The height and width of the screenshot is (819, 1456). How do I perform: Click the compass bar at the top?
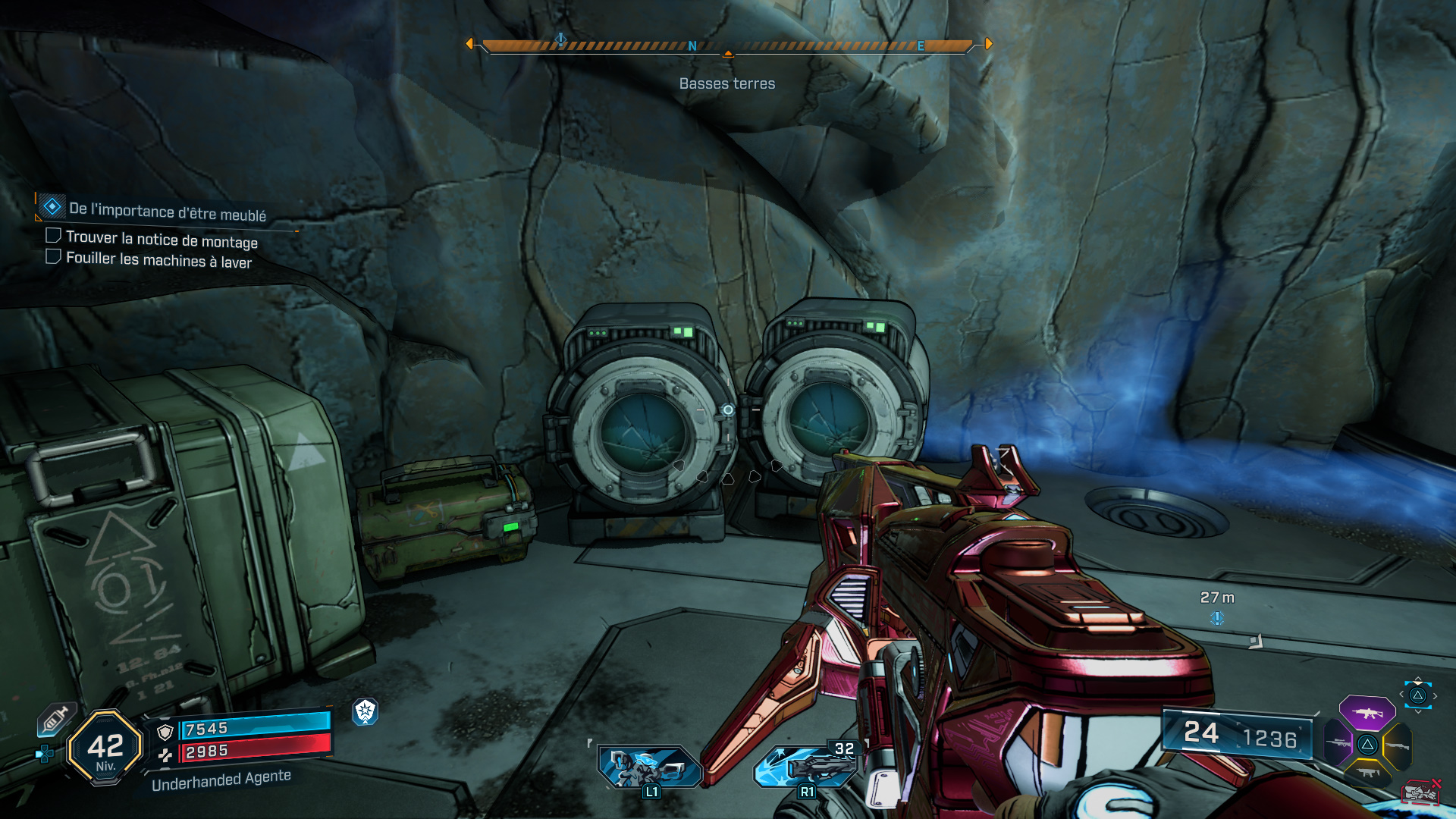(728, 45)
